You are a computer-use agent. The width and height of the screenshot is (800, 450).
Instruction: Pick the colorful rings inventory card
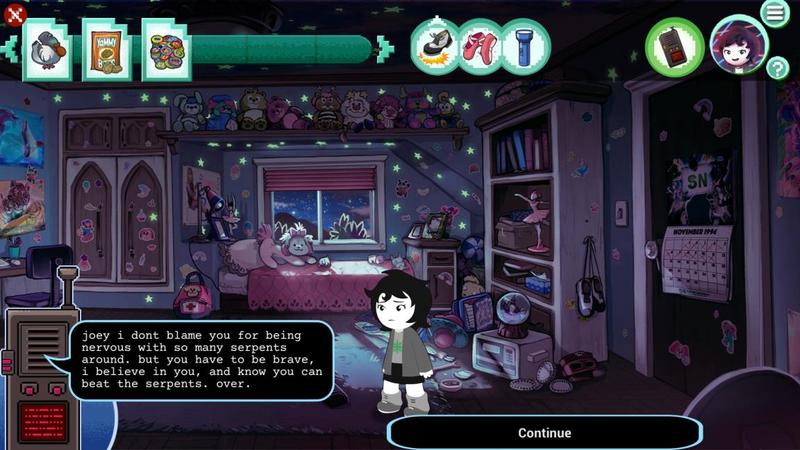pos(166,48)
